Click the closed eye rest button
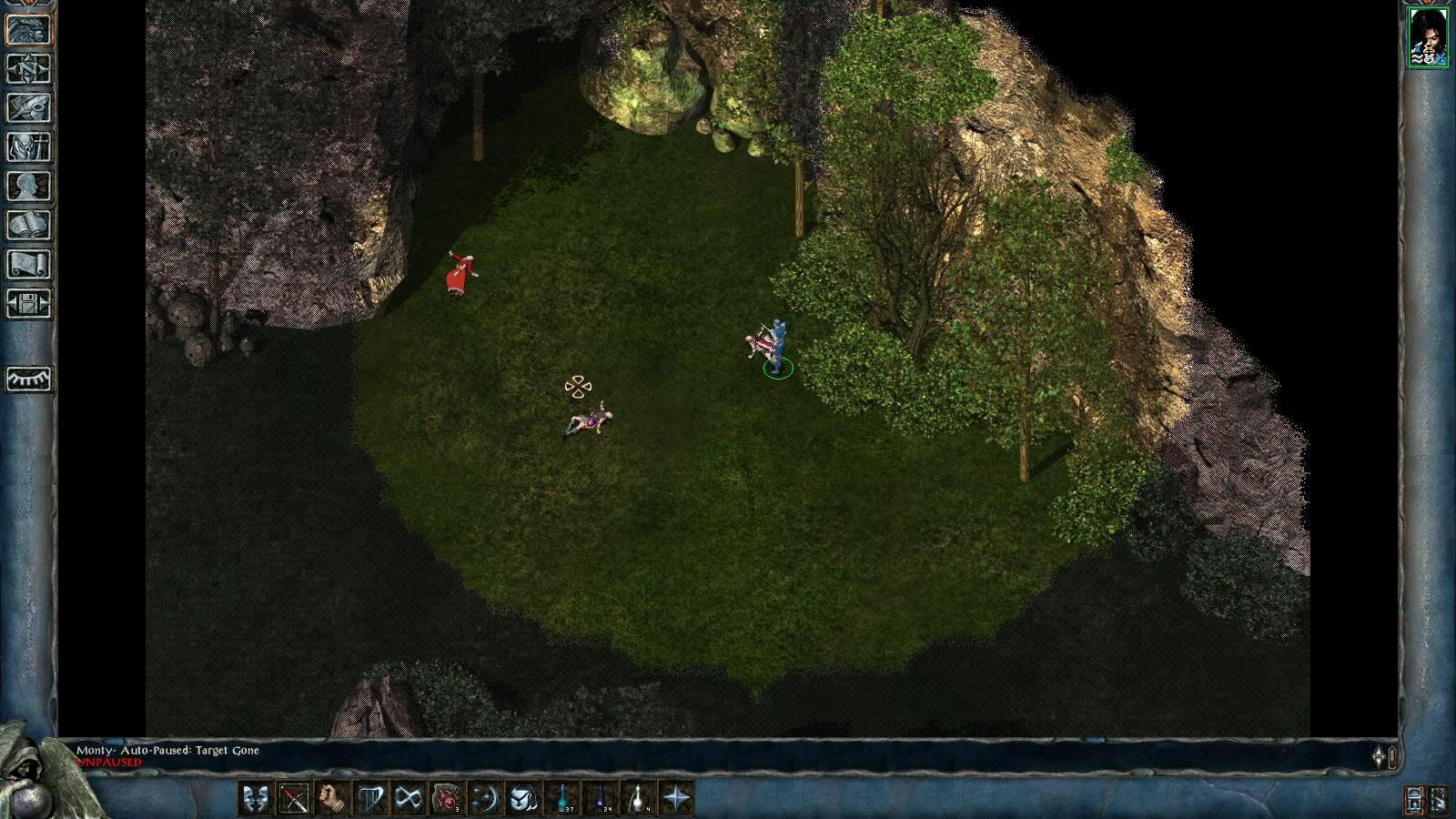This screenshot has width=1456, height=819. click(29, 379)
